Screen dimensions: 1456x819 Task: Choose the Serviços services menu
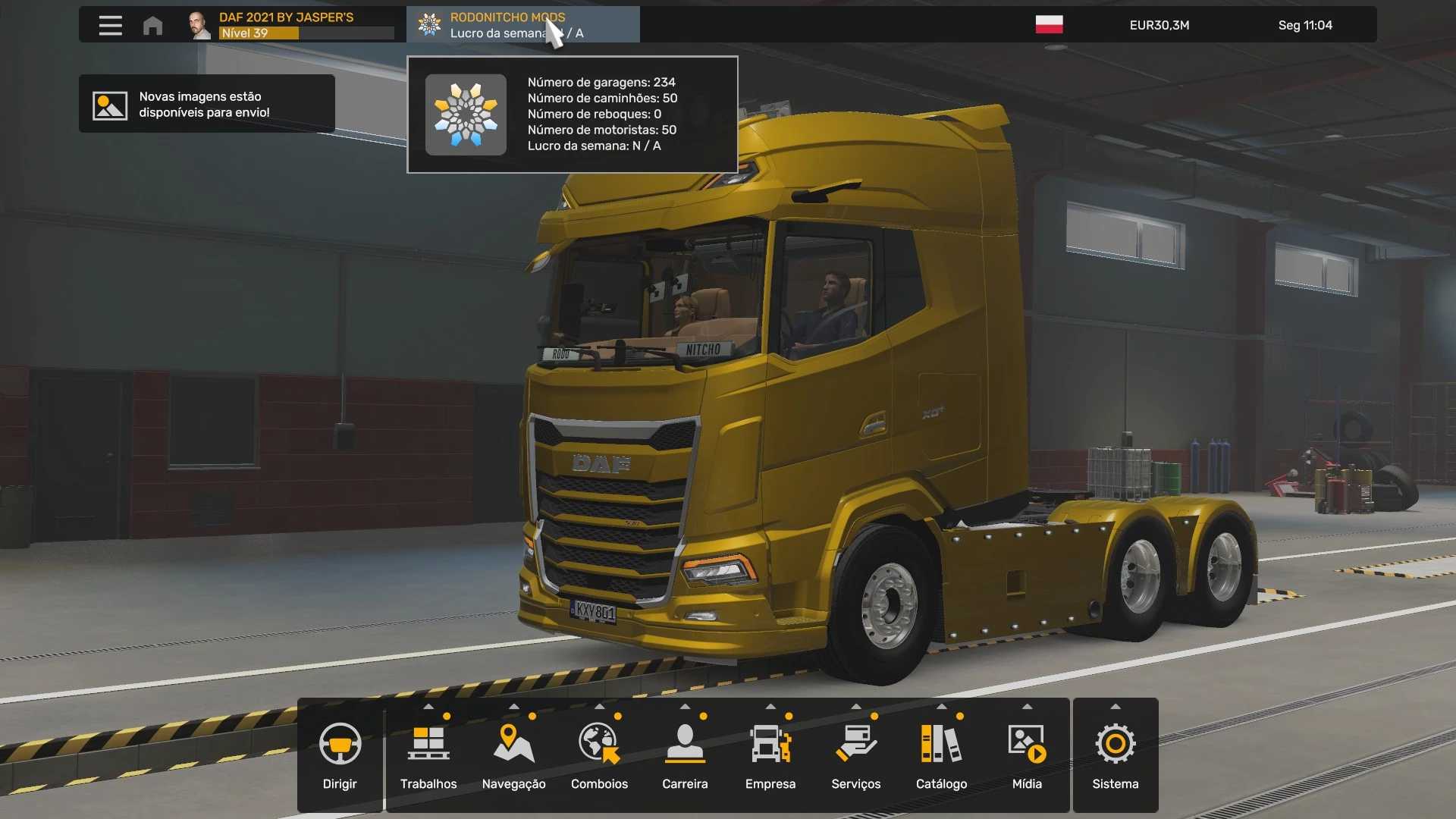(855, 755)
